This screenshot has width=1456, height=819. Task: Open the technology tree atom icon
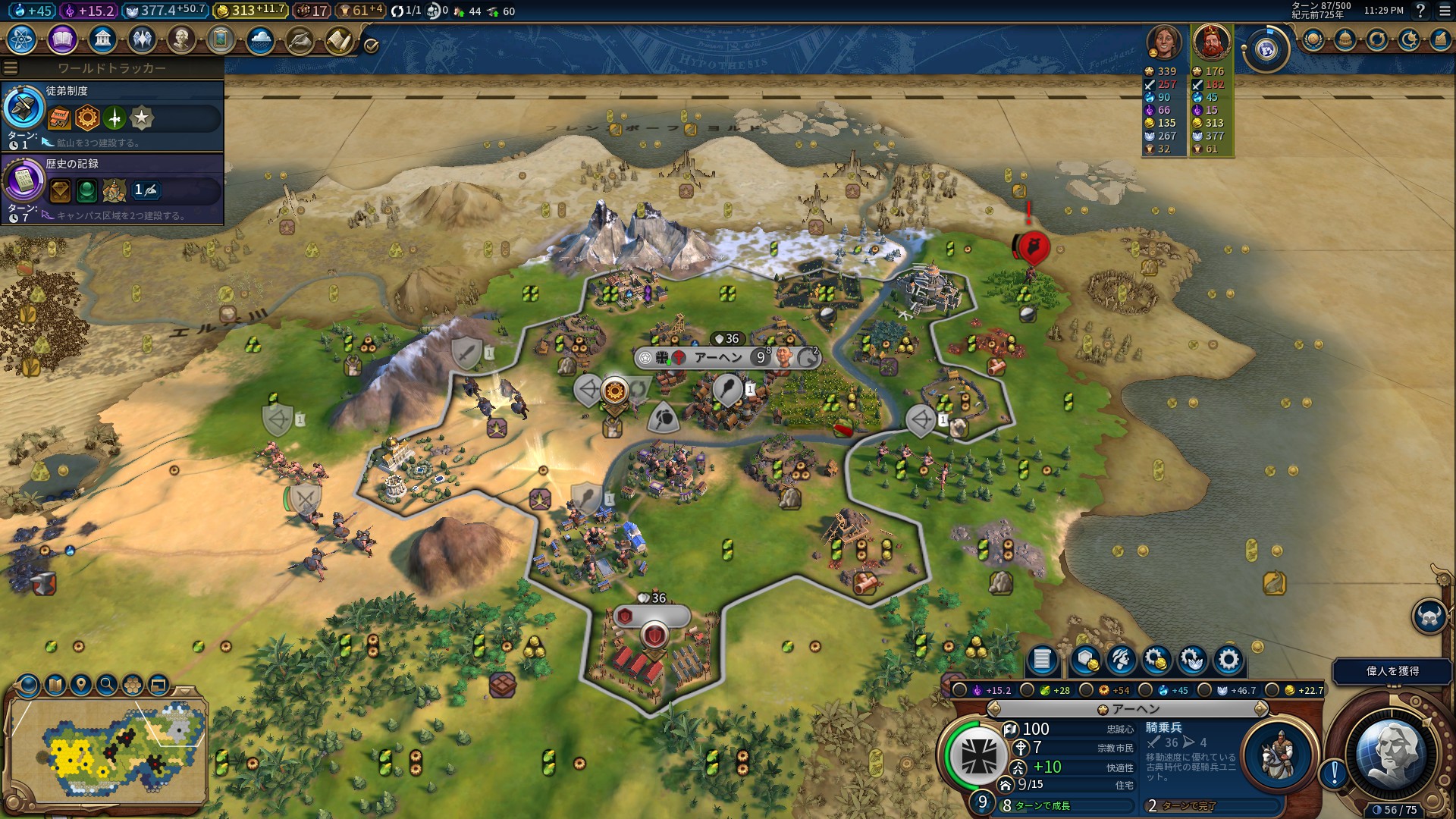22,39
